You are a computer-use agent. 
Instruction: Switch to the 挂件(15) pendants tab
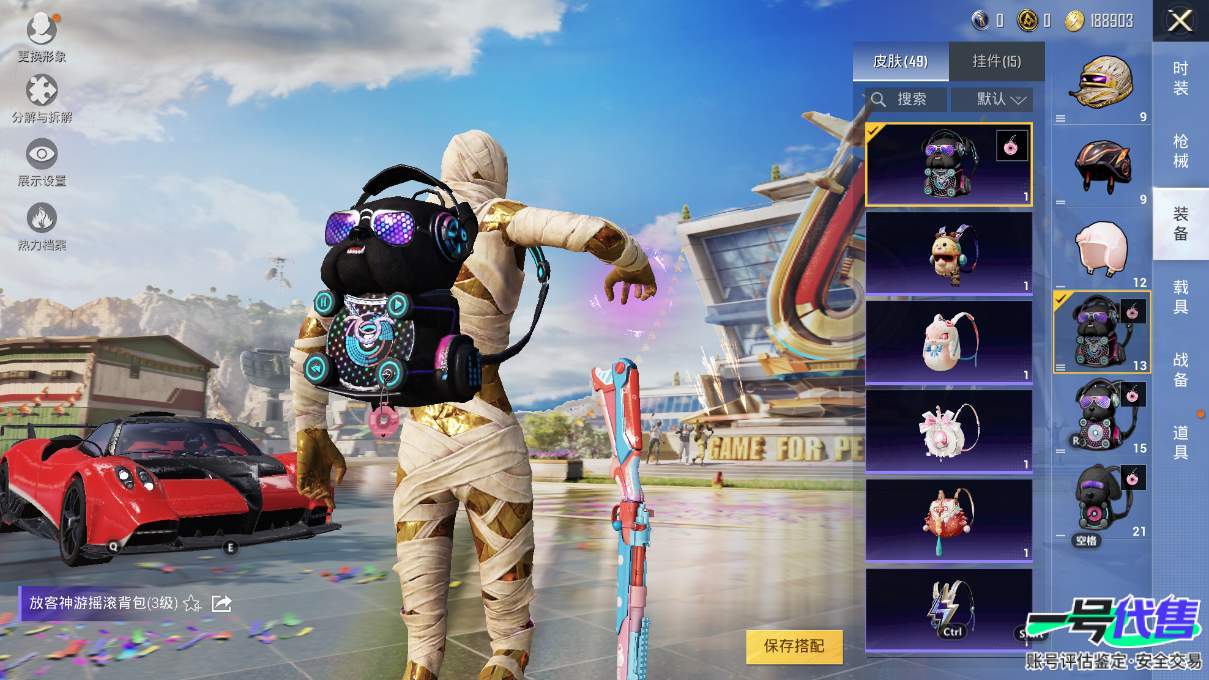[996, 62]
